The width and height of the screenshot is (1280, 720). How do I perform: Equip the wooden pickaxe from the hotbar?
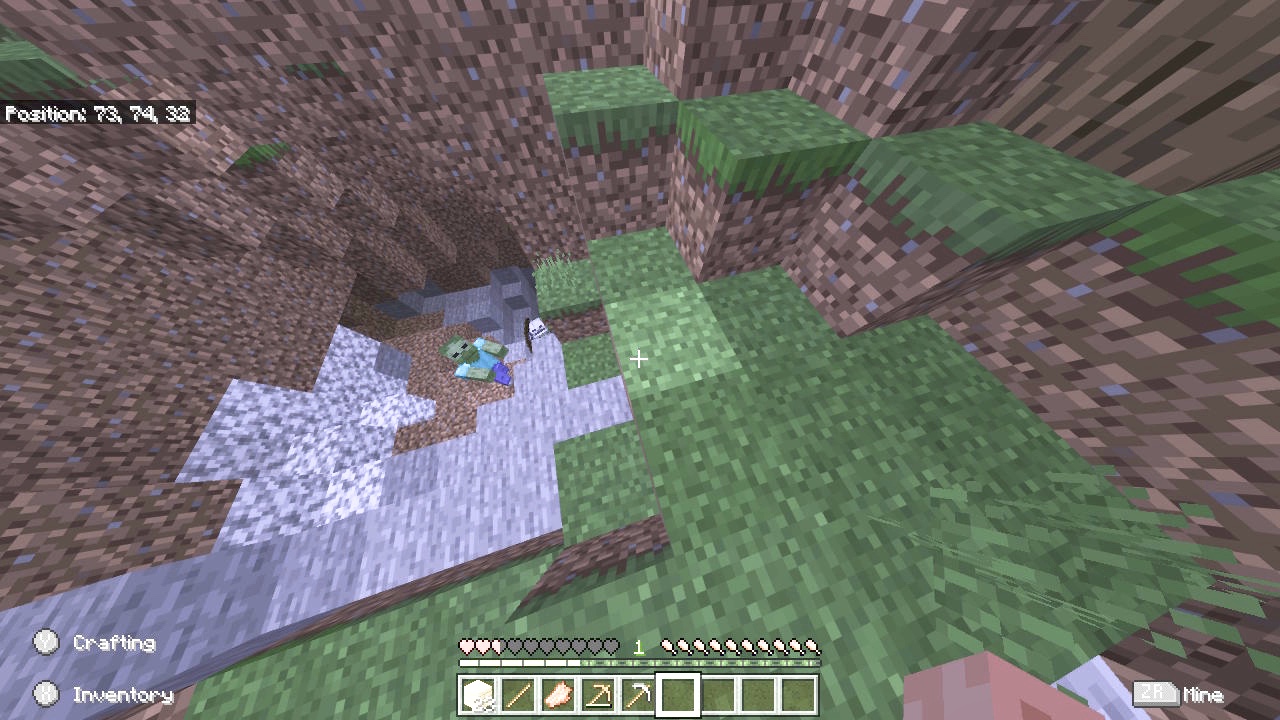pos(599,695)
